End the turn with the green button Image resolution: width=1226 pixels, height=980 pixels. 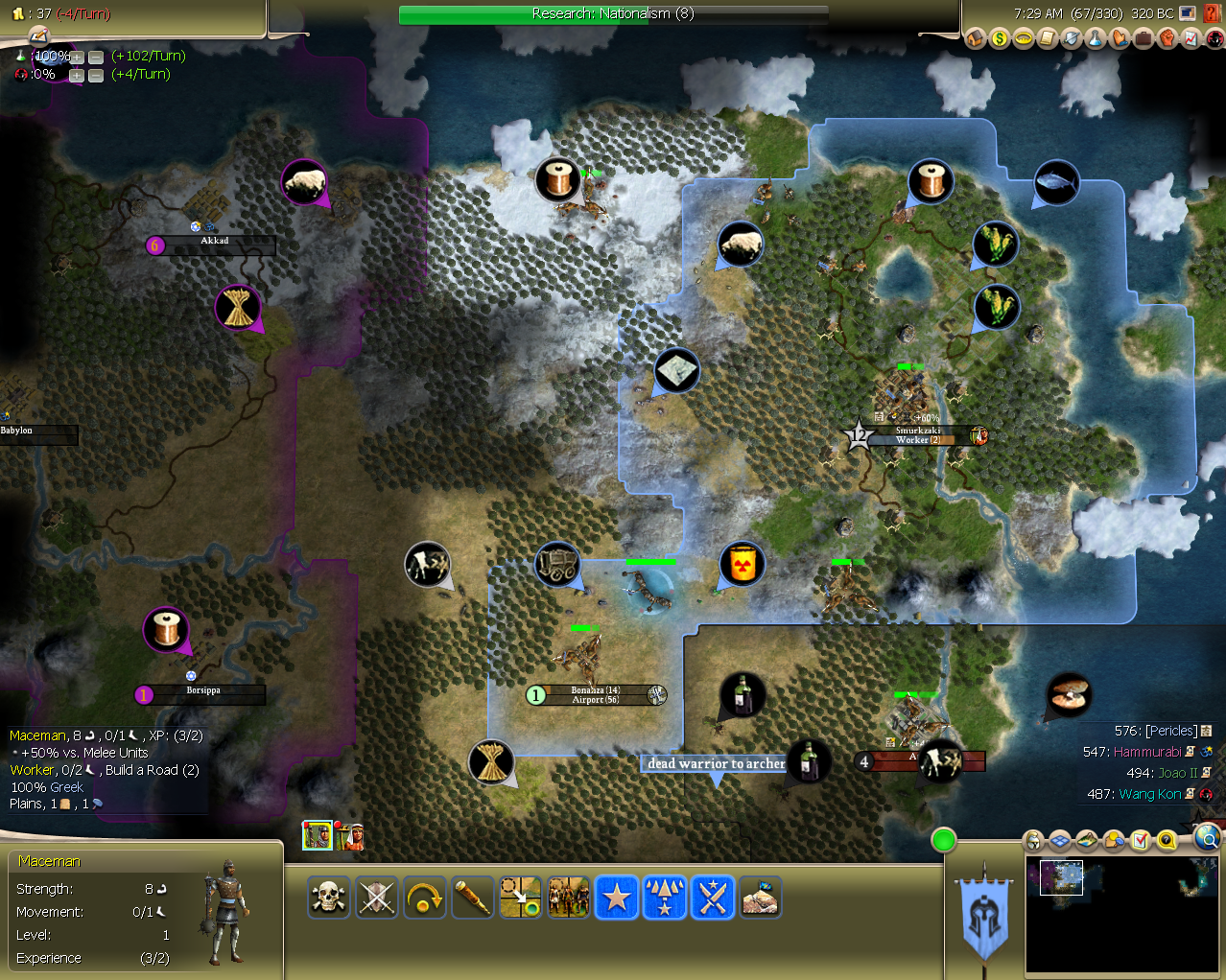[944, 841]
